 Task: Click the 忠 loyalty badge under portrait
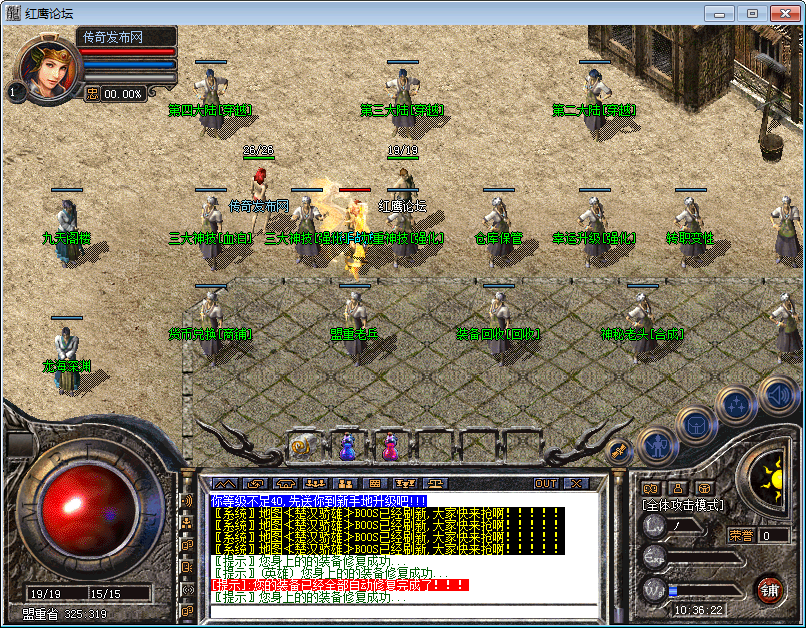(92, 93)
